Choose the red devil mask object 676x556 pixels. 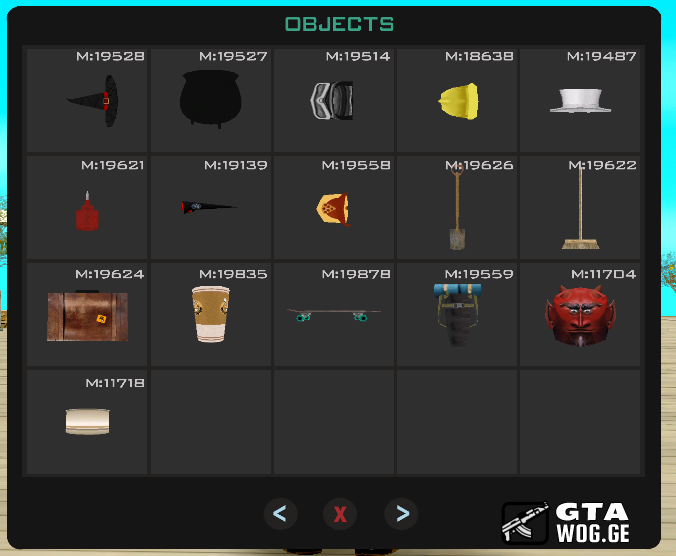pyautogui.click(x=580, y=316)
